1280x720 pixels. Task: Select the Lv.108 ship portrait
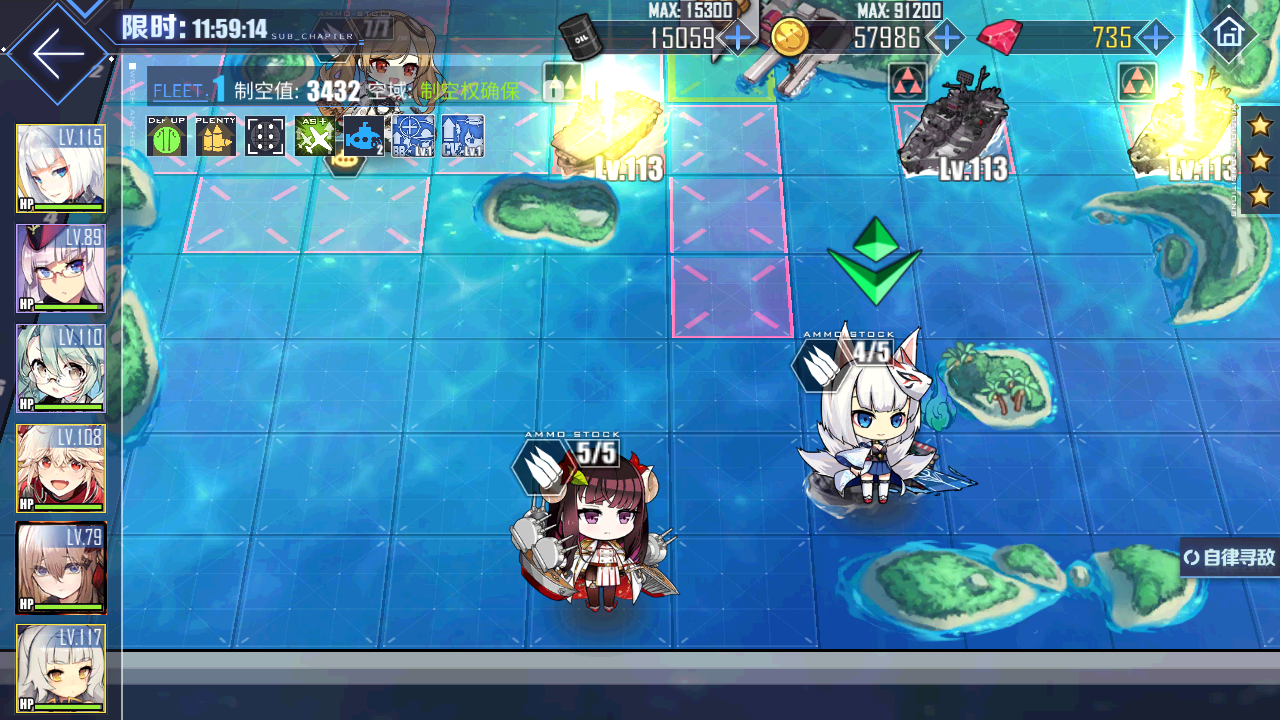(x=61, y=468)
